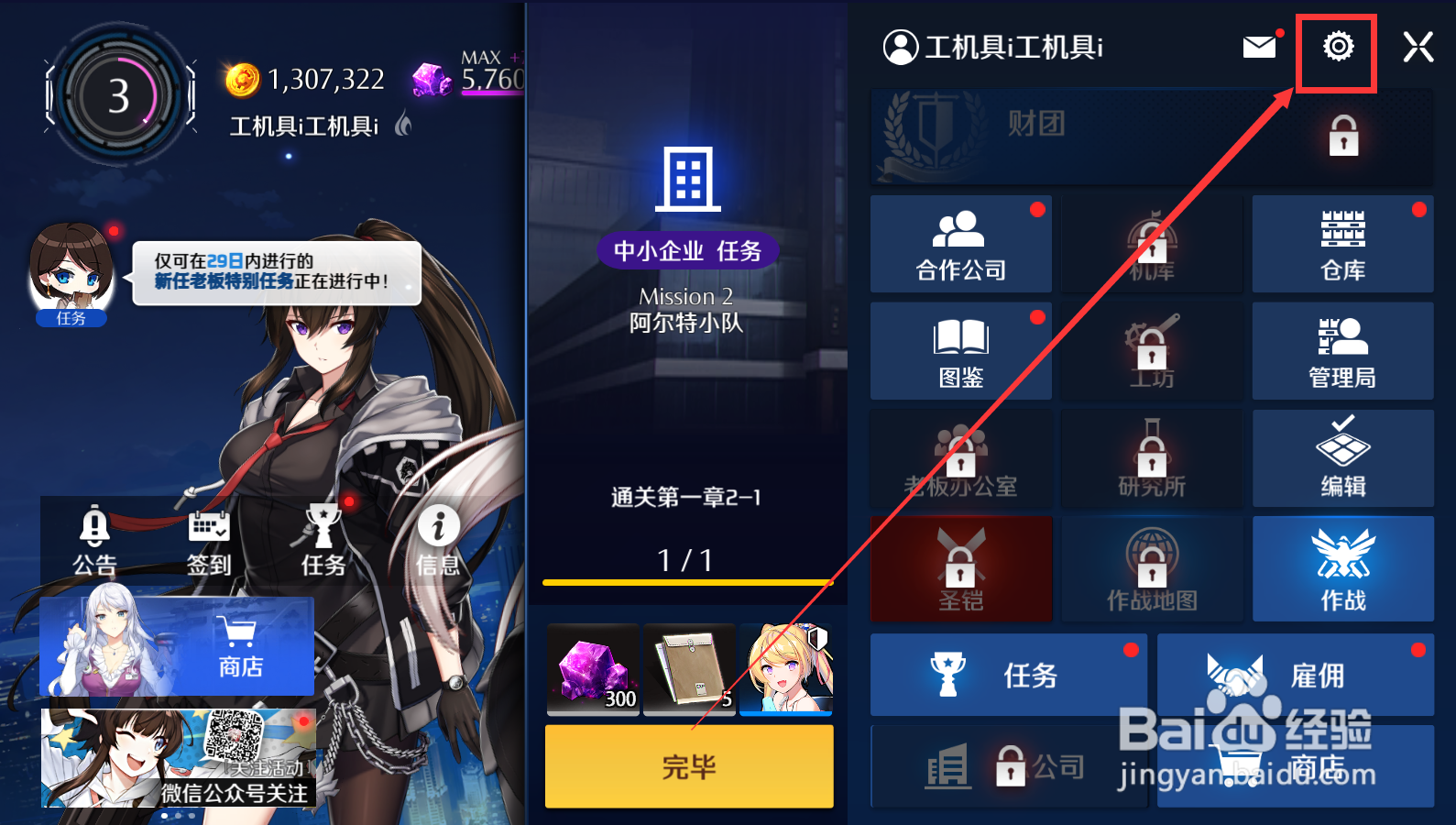Open the mail envelope inbox
Screen dimensions: 1456x825
pos(1260,46)
